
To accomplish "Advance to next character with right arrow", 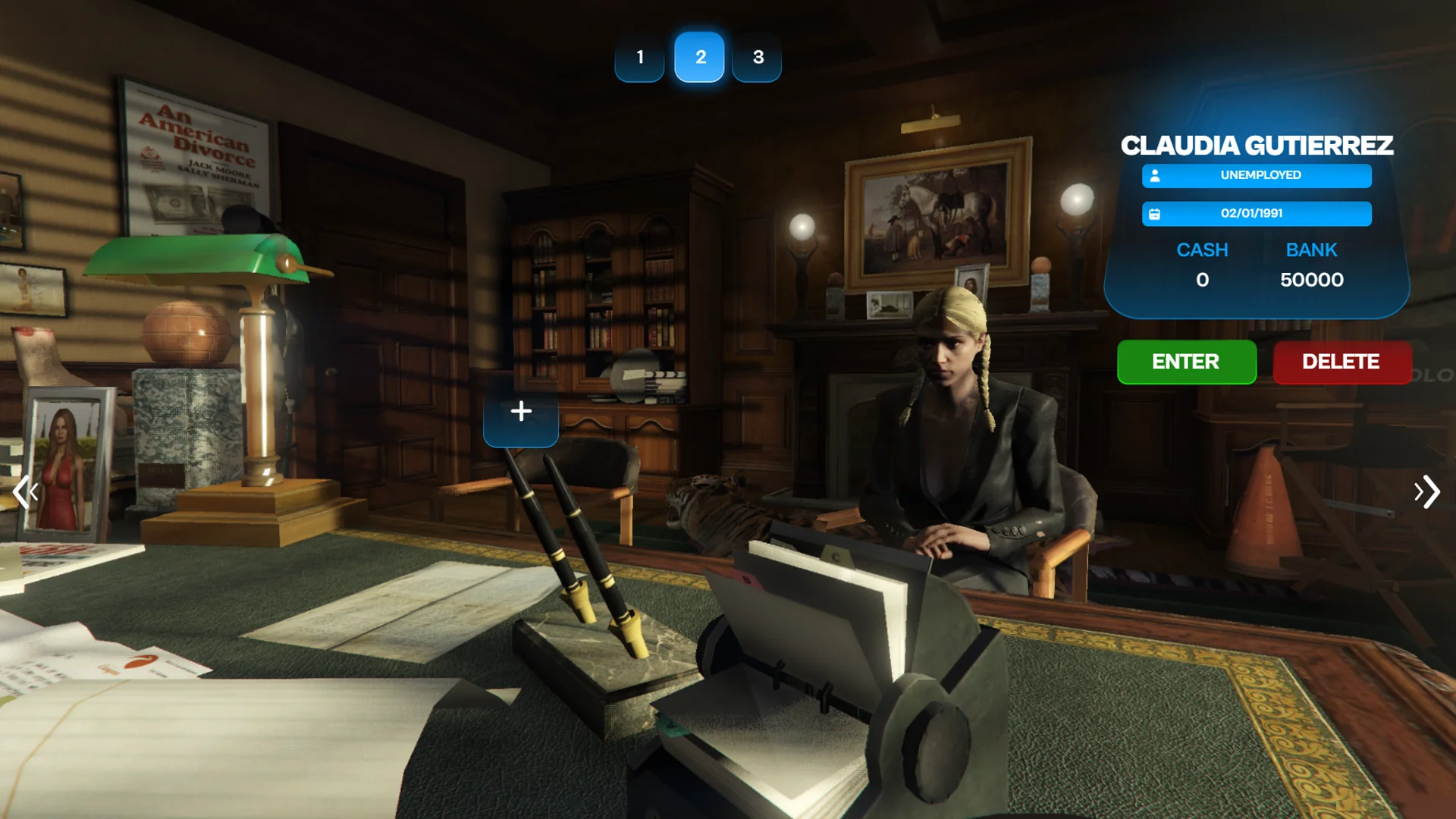I will click(1426, 492).
